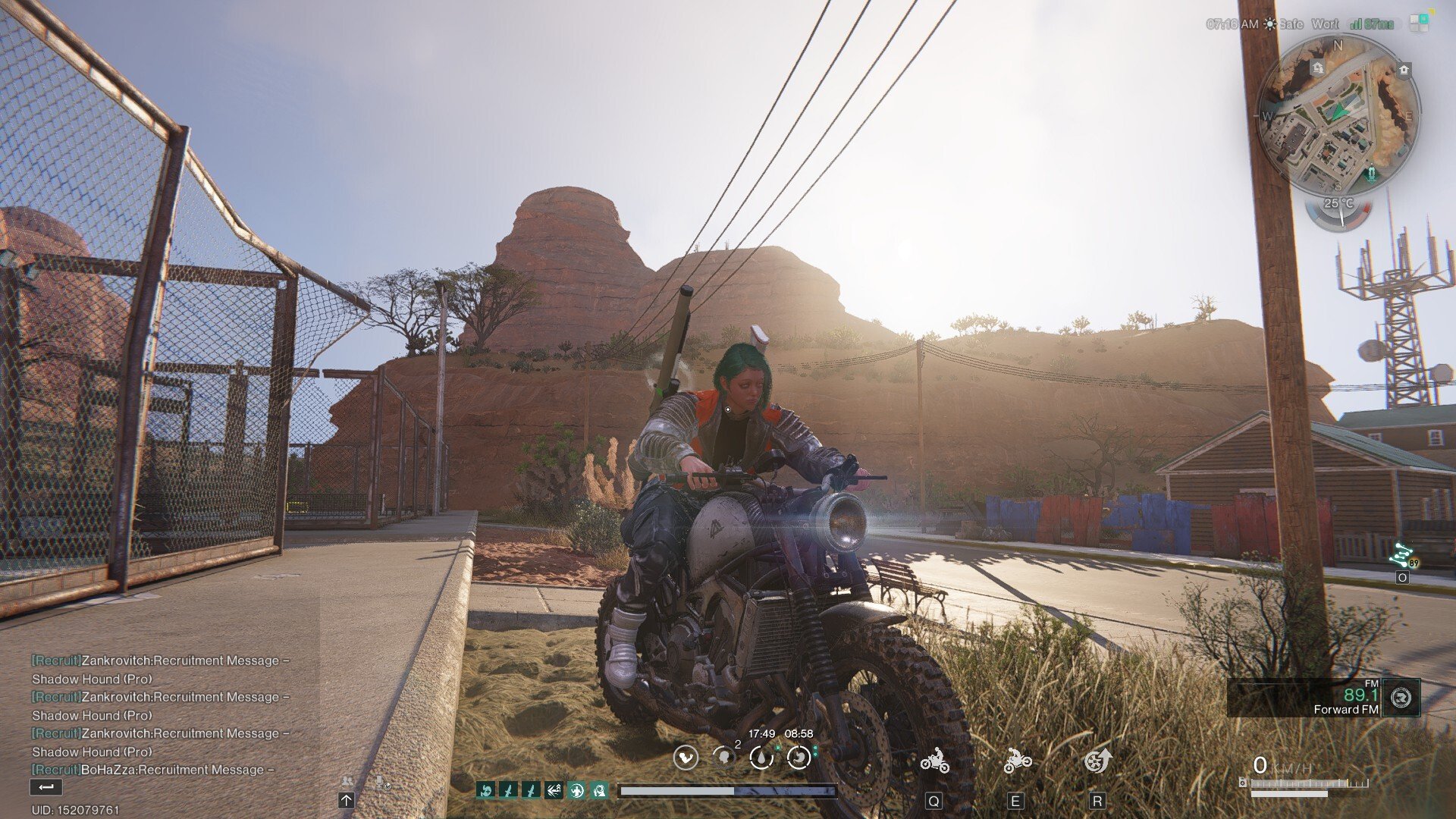Click the teal helmet buff icon
Viewport: 1456px width, 819px height.
[x=599, y=791]
